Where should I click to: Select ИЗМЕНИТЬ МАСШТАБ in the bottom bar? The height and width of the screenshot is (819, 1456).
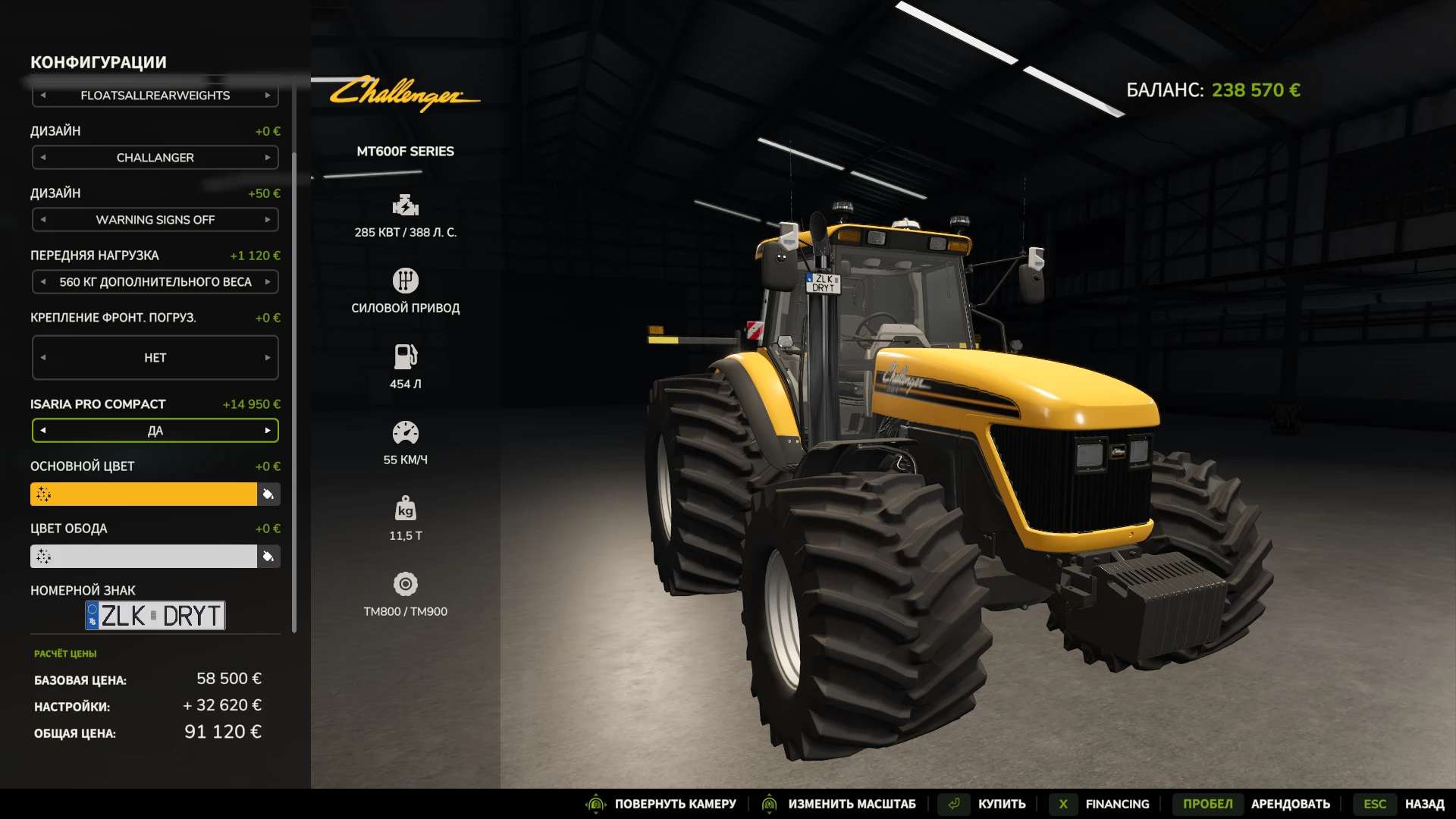click(x=852, y=803)
